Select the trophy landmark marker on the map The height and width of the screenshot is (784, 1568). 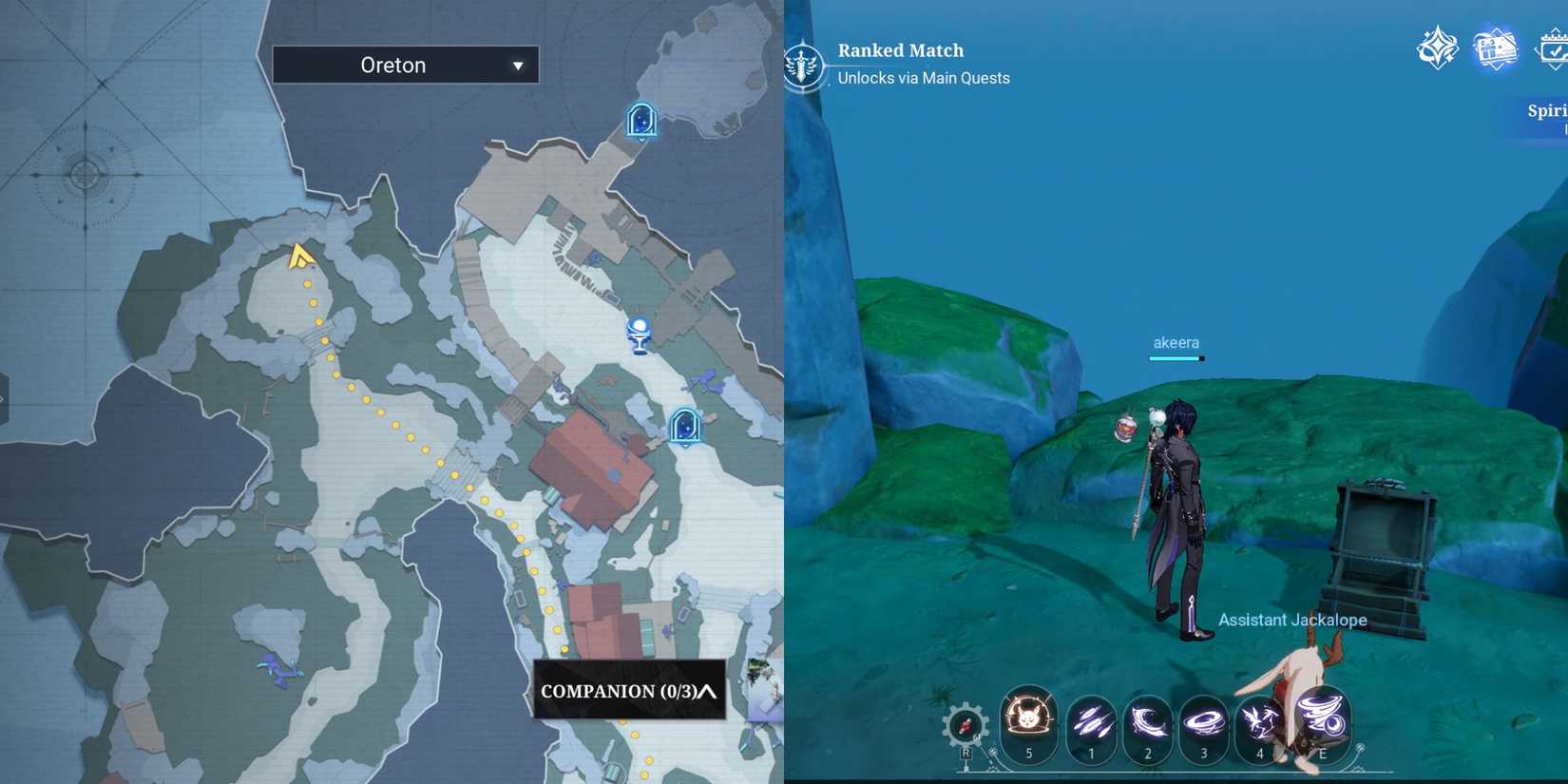[640, 335]
